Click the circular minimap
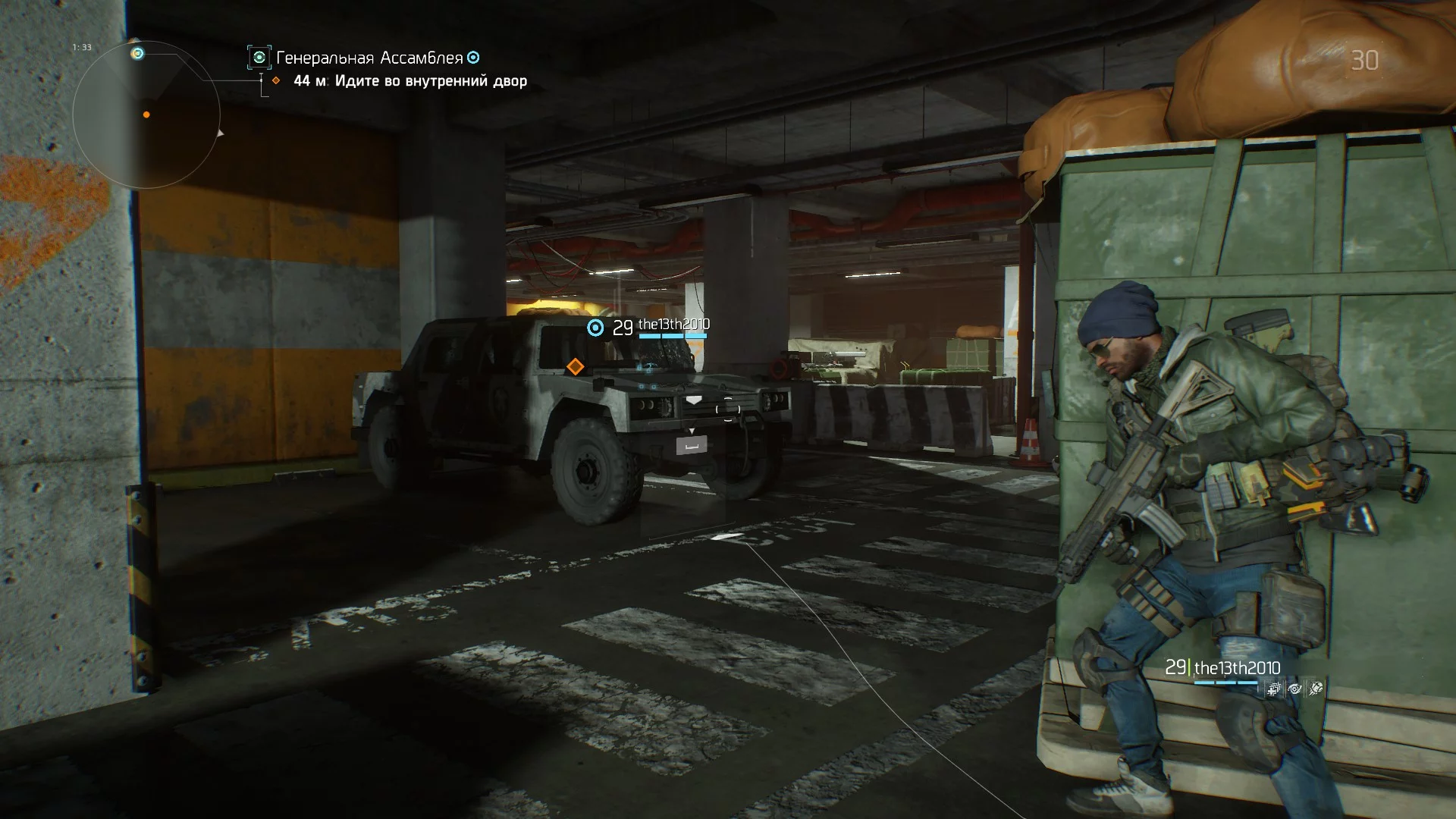1456x819 pixels. (146, 115)
